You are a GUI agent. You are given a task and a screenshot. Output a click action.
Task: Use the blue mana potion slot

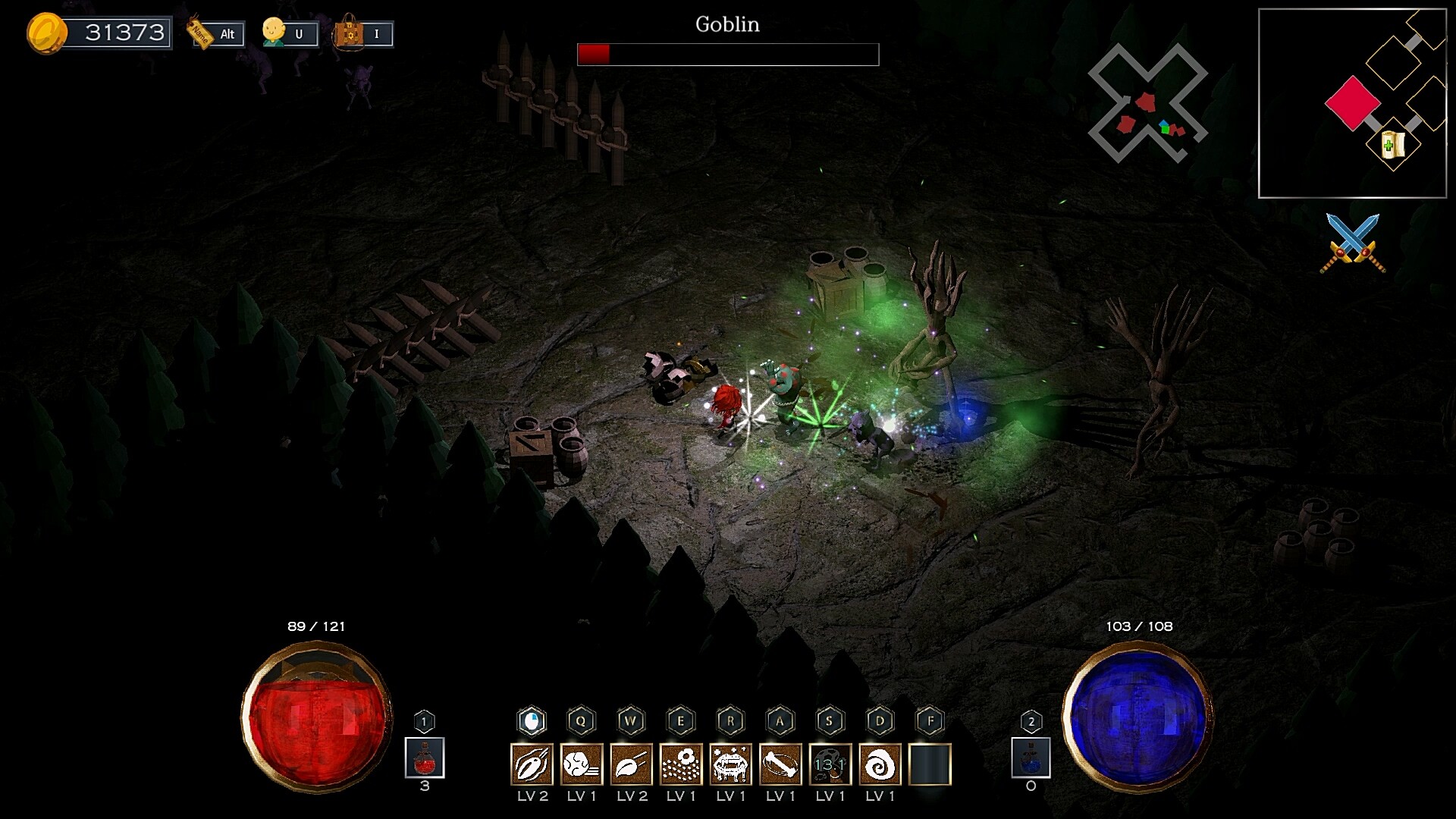pos(1031,758)
